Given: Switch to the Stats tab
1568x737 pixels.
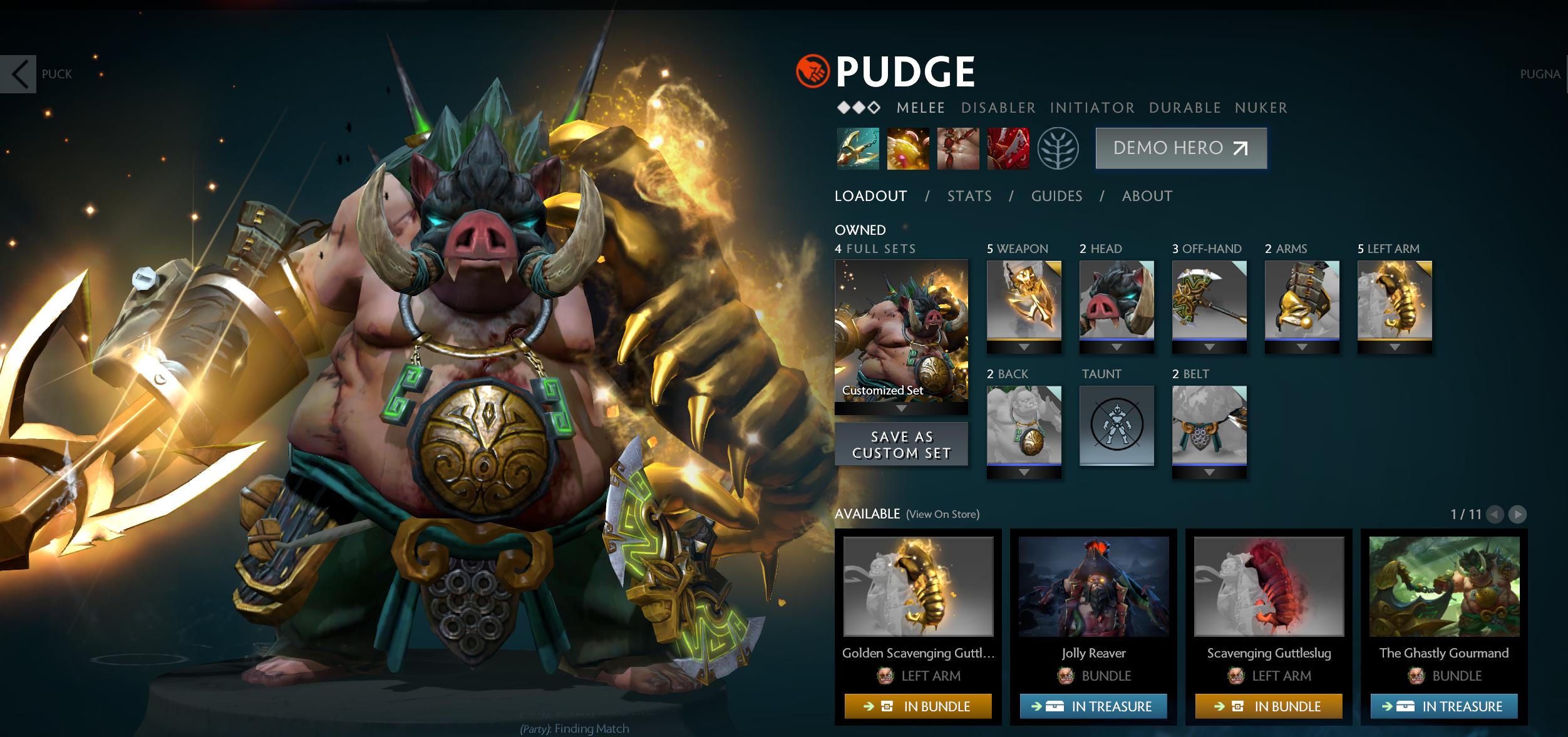Looking at the screenshot, I should [x=969, y=196].
